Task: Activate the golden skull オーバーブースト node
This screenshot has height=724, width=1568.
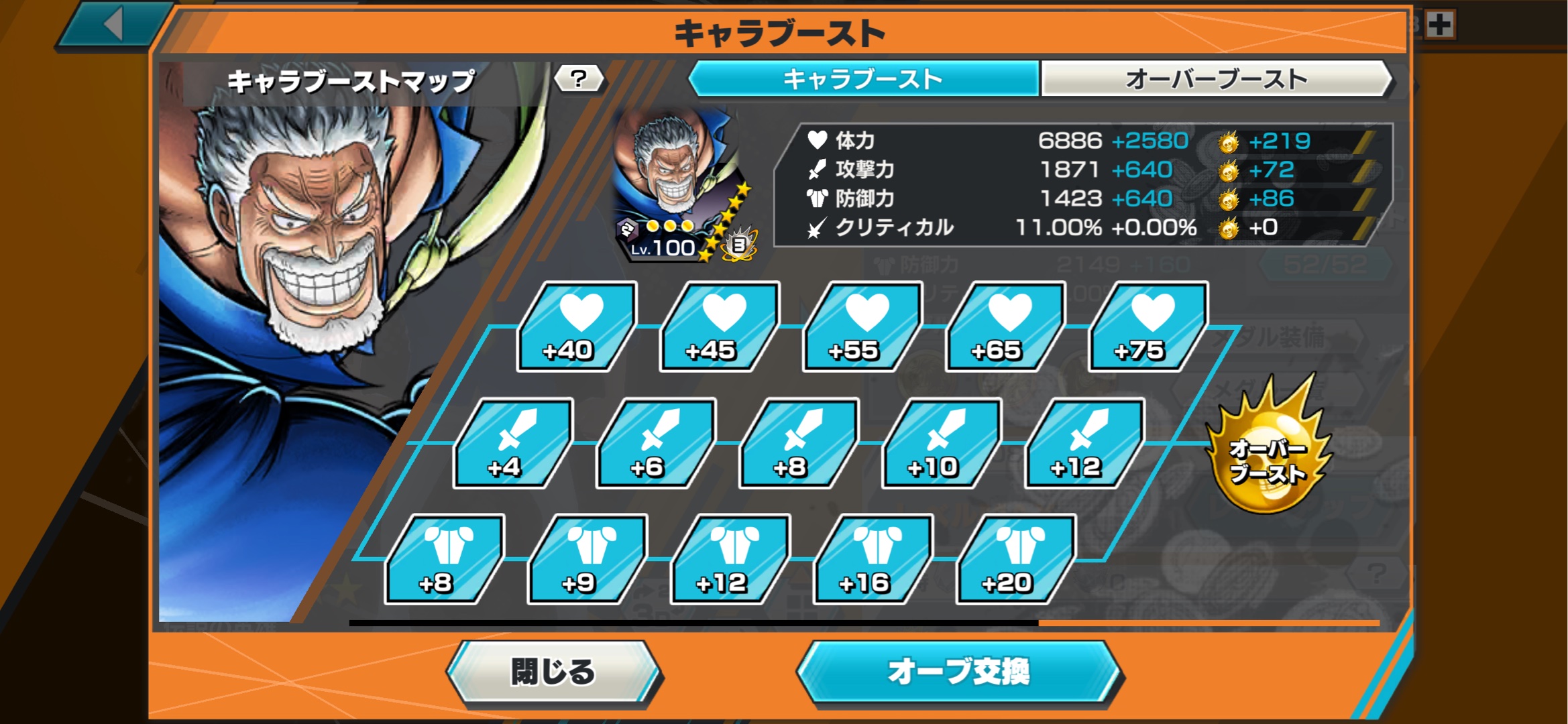Action: tap(1267, 449)
